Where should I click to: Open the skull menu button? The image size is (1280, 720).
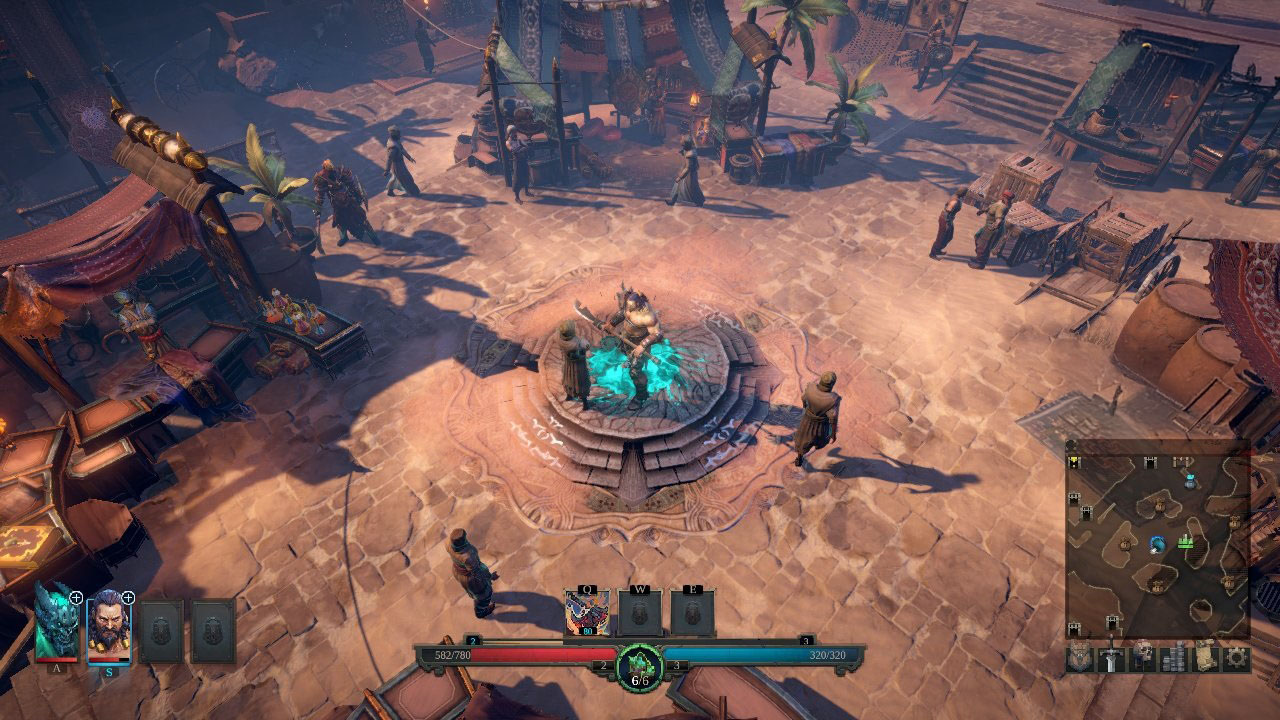(x=1142, y=657)
